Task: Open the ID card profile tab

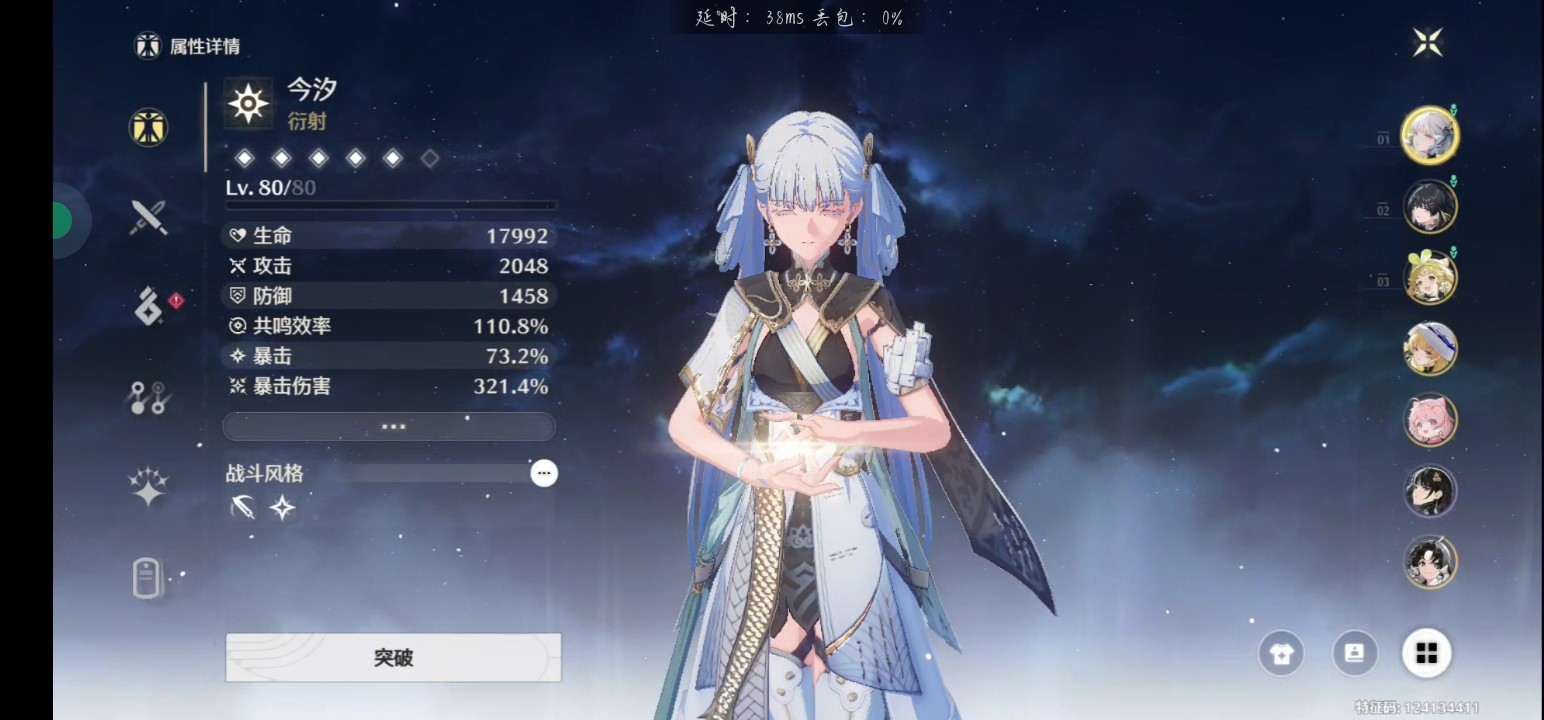Action: [148, 578]
